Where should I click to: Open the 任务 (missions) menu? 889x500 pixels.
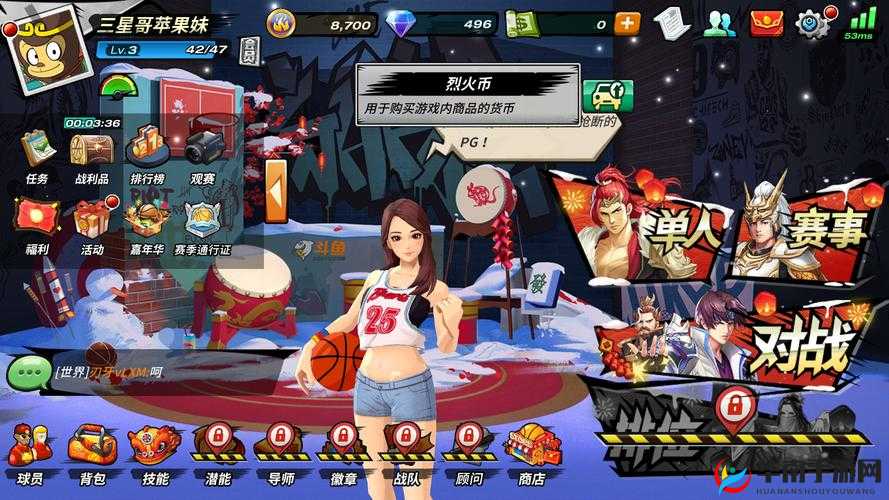pyautogui.click(x=37, y=153)
